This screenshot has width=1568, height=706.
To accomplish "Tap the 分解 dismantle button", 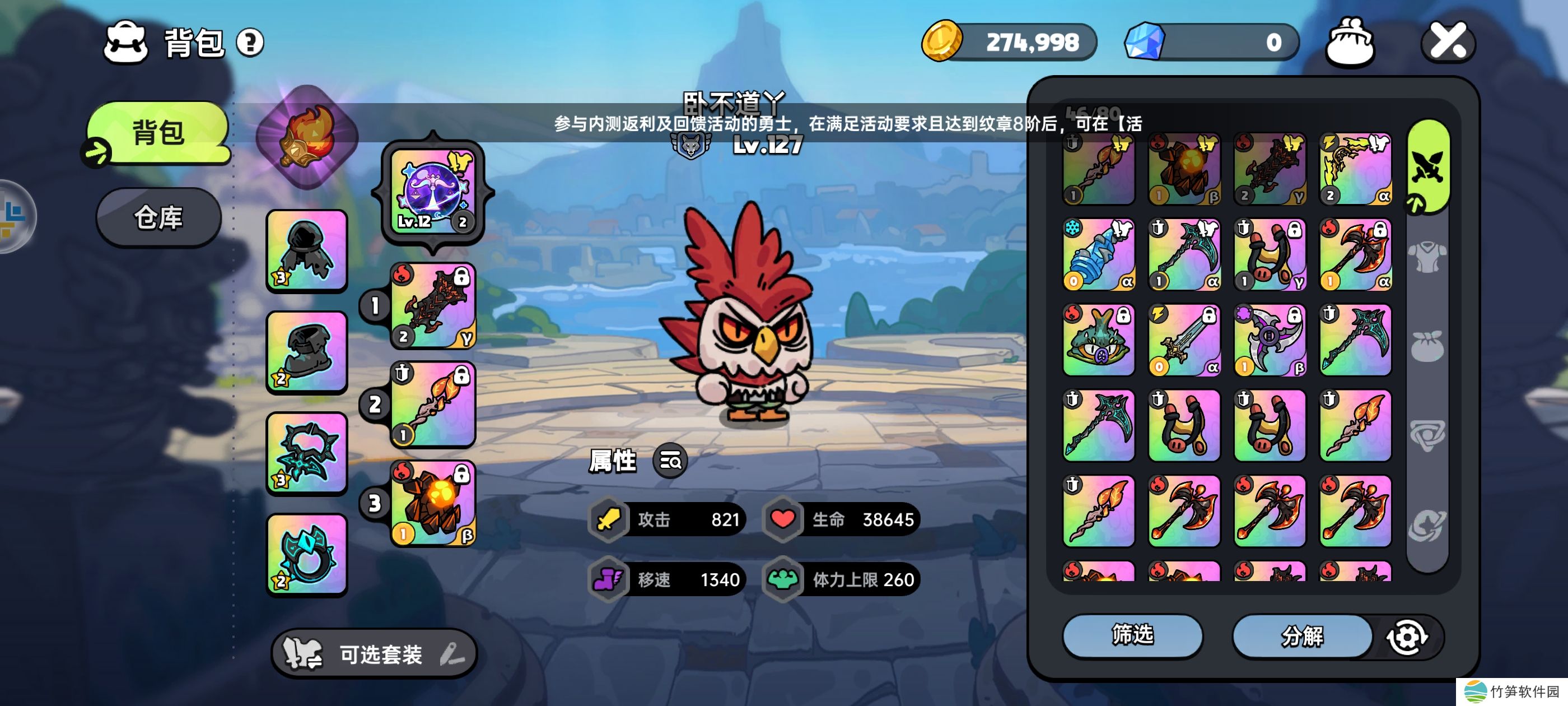I will click(x=1301, y=636).
